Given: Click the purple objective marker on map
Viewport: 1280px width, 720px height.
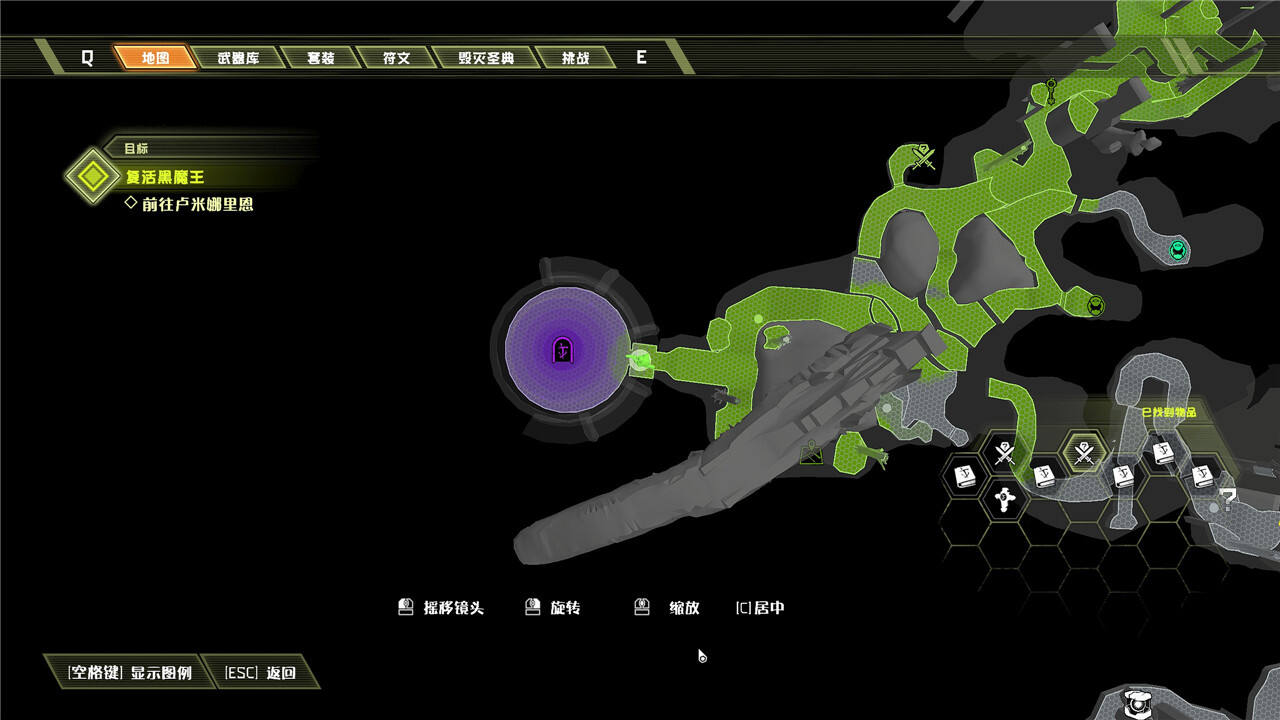Looking at the screenshot, I should coord(564,350).
